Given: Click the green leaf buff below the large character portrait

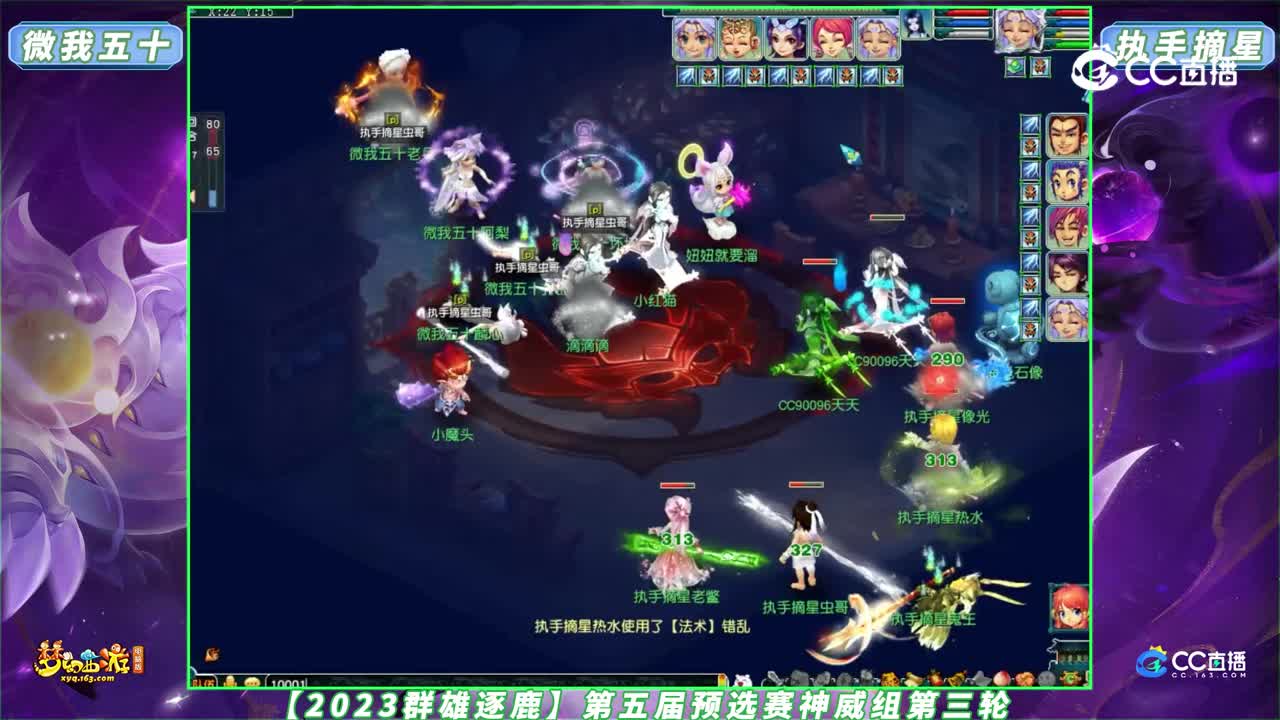Looking at the screenshot, I should (1015, 64).
